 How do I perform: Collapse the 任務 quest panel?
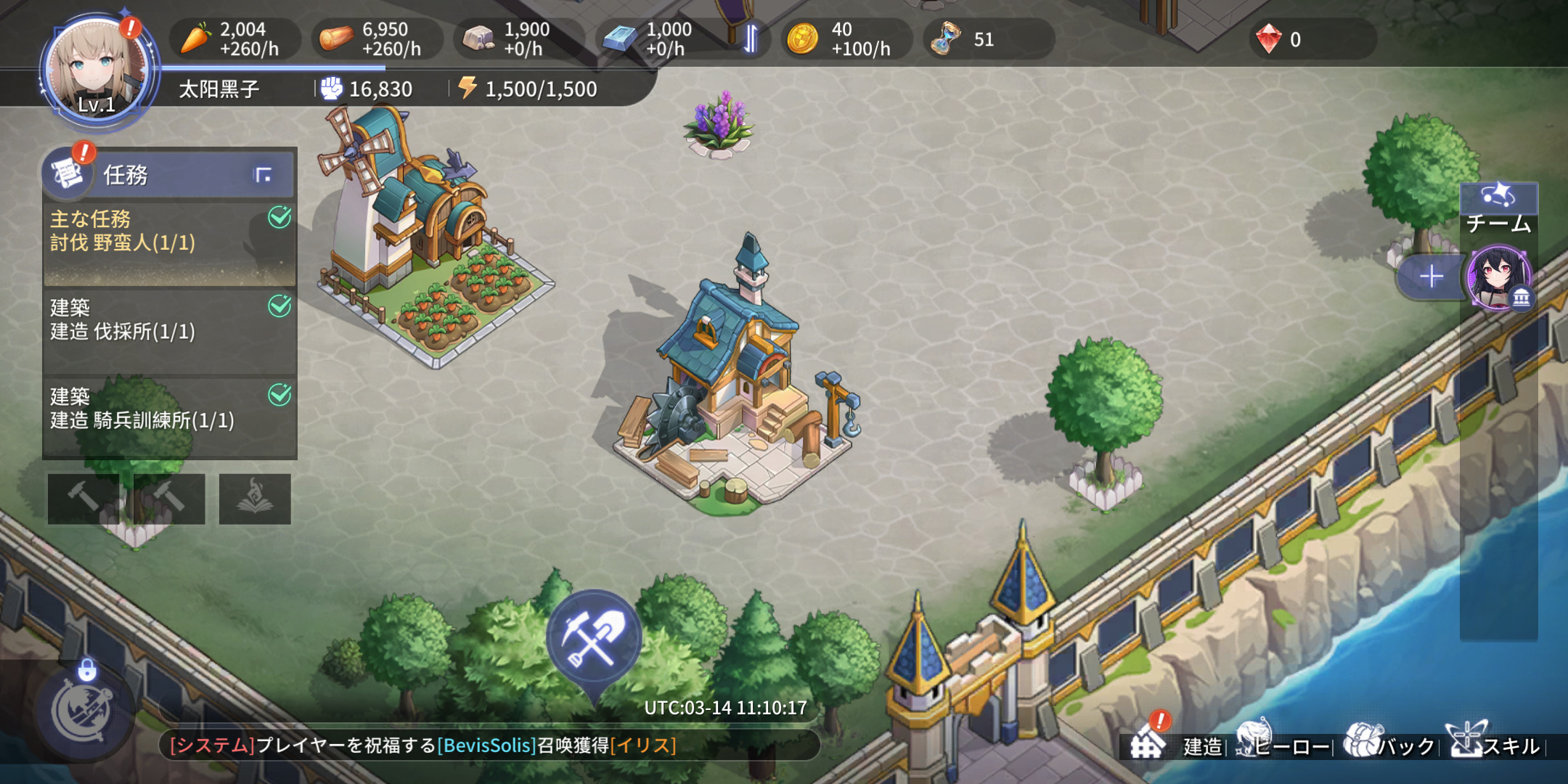pyautogui.click(x=263, y=175)
